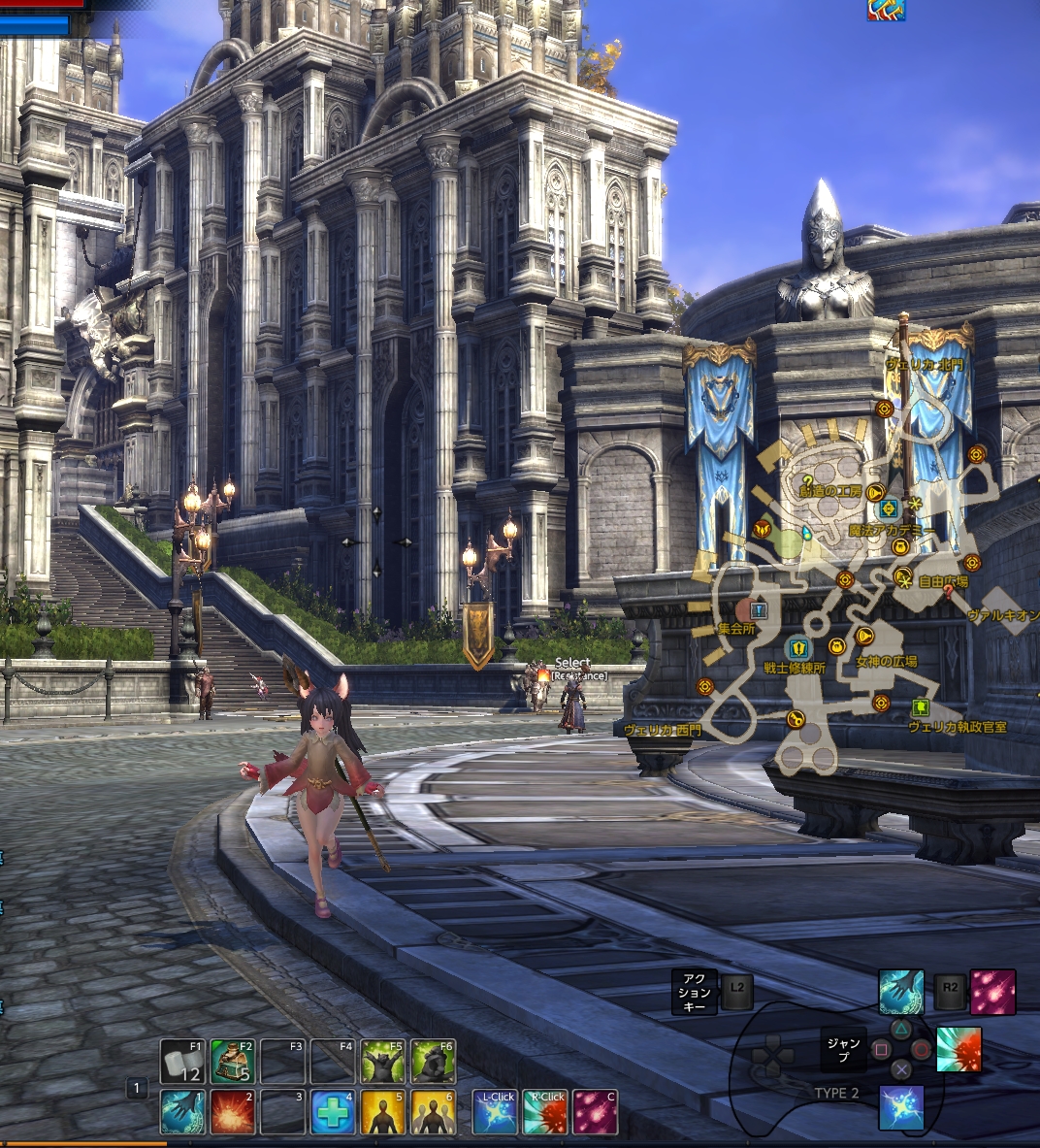The width and height of the screenshot is (1040, 1148).
Task: Activate the green crouching-figure skill in F6
Action: [x=433, y=1062]
